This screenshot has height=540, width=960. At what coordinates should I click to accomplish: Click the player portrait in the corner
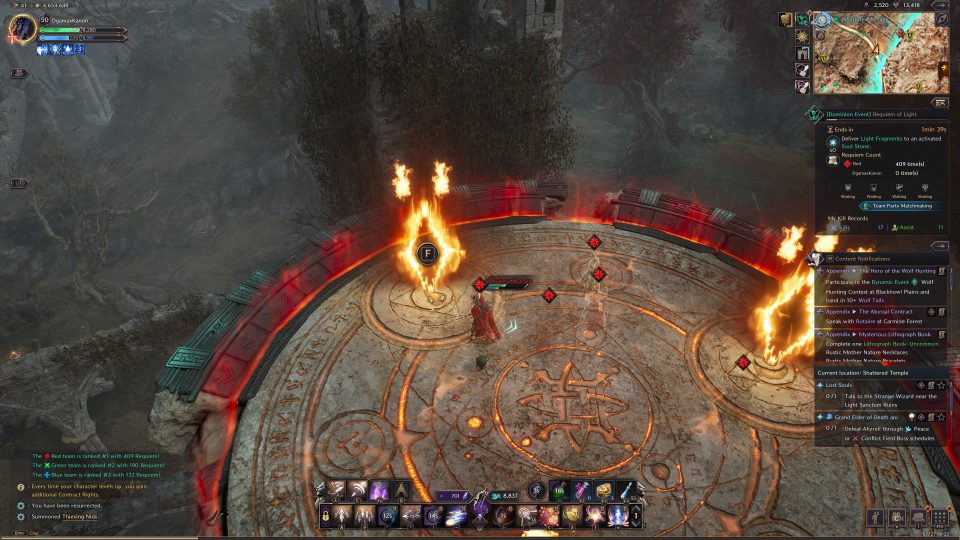pyautogui.click(x=22, y=27)
